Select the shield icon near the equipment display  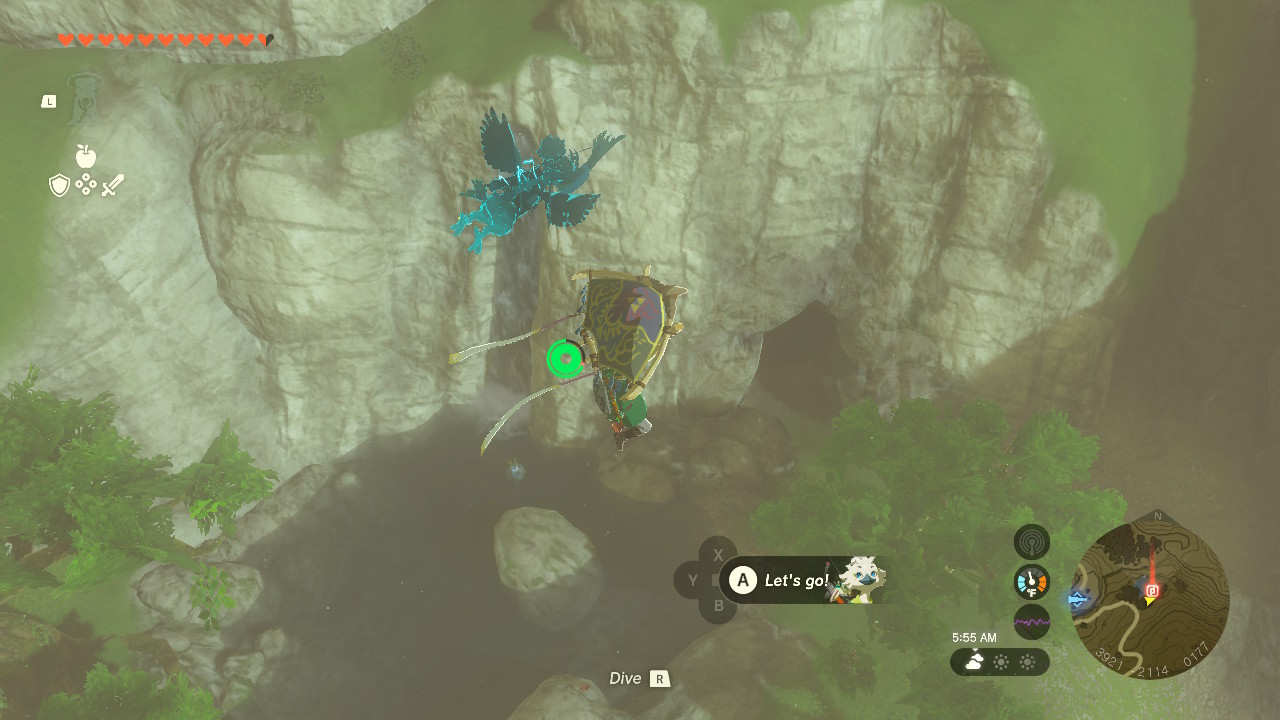click(x=57, y=184)
